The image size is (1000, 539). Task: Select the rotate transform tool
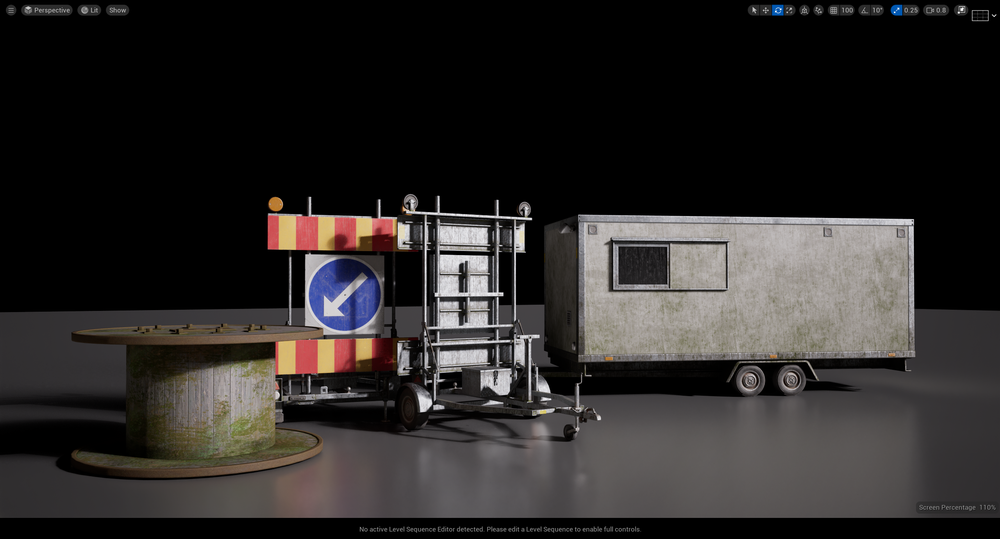(778, 10)
